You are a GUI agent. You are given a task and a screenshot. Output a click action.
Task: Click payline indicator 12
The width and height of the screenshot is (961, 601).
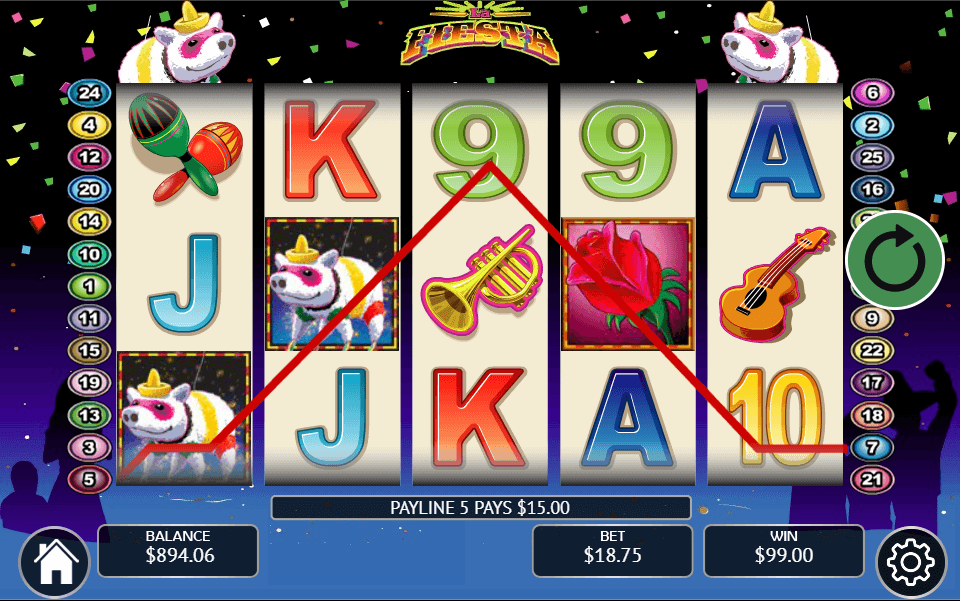click(89, 157)
